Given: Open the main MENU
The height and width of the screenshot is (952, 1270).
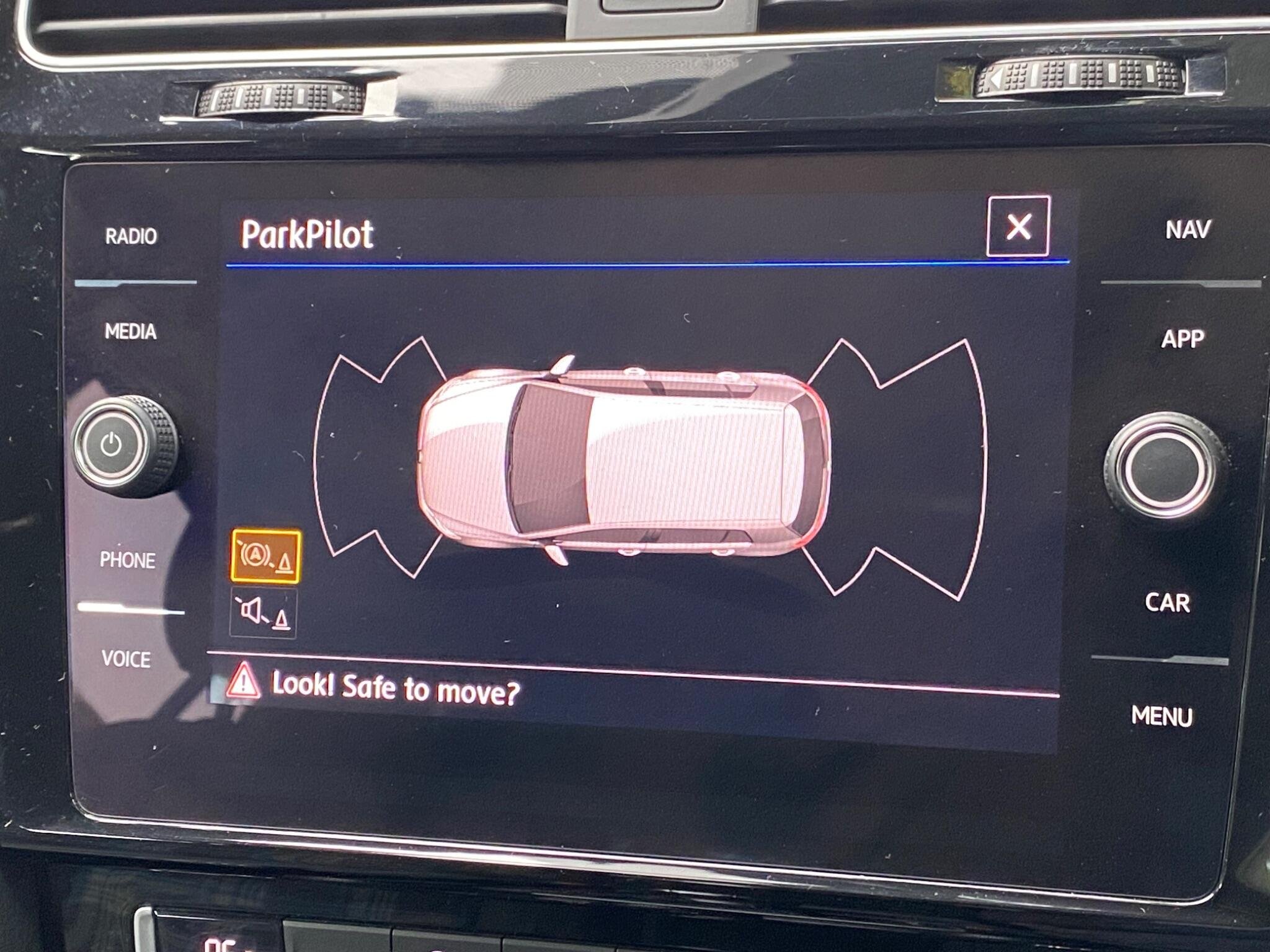Looking at the screenshot, I should point(1161,716).
